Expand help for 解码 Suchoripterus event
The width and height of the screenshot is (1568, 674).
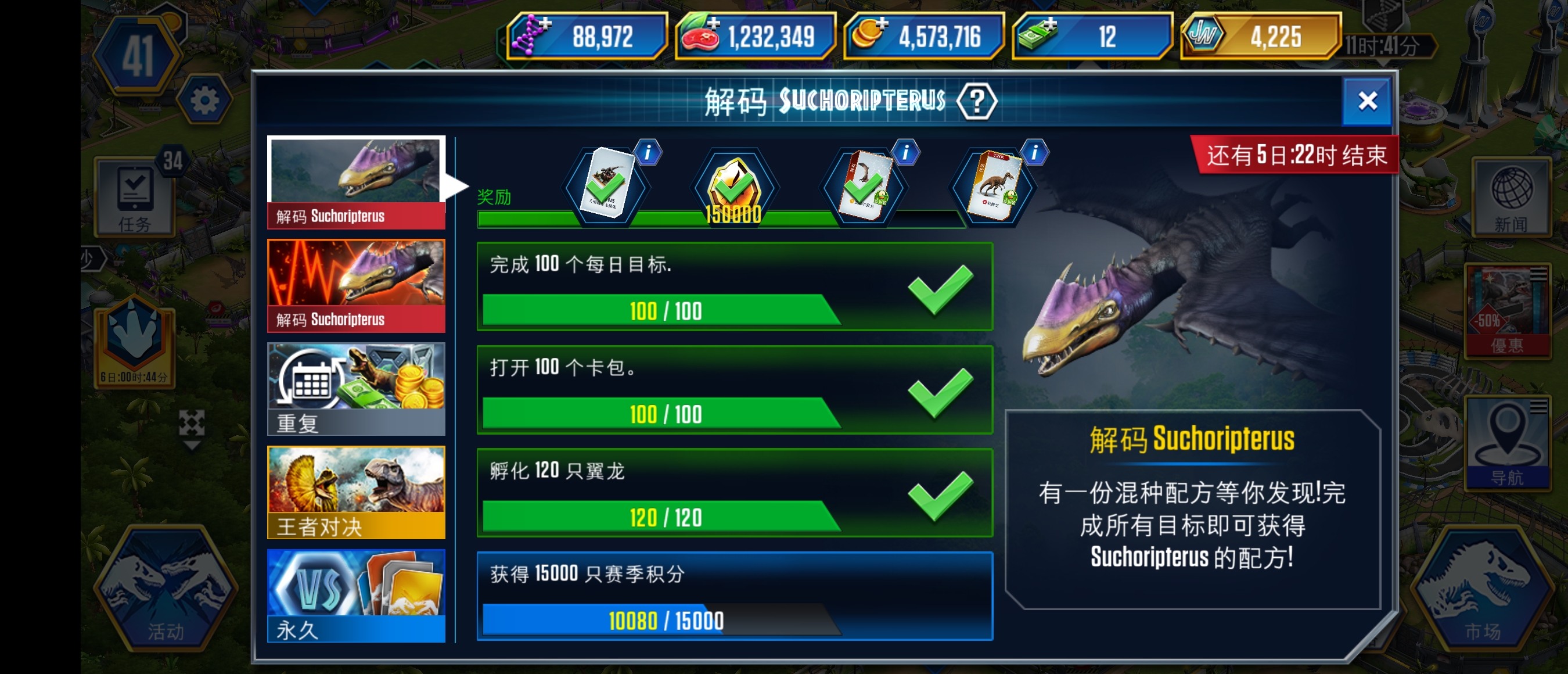click(976, 102)
